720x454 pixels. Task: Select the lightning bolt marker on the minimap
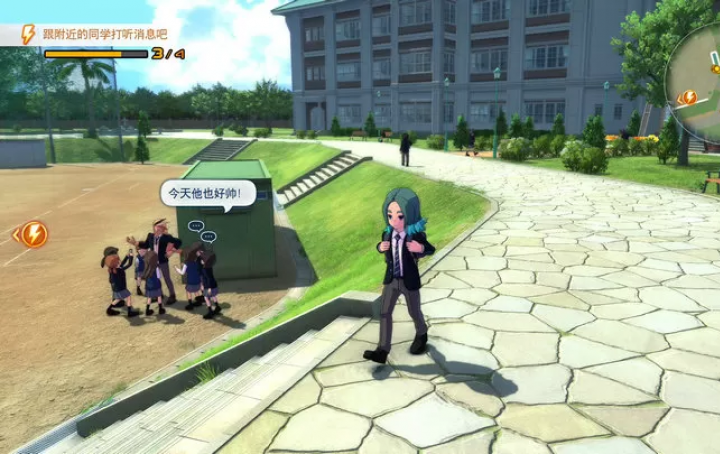(688, 97)
